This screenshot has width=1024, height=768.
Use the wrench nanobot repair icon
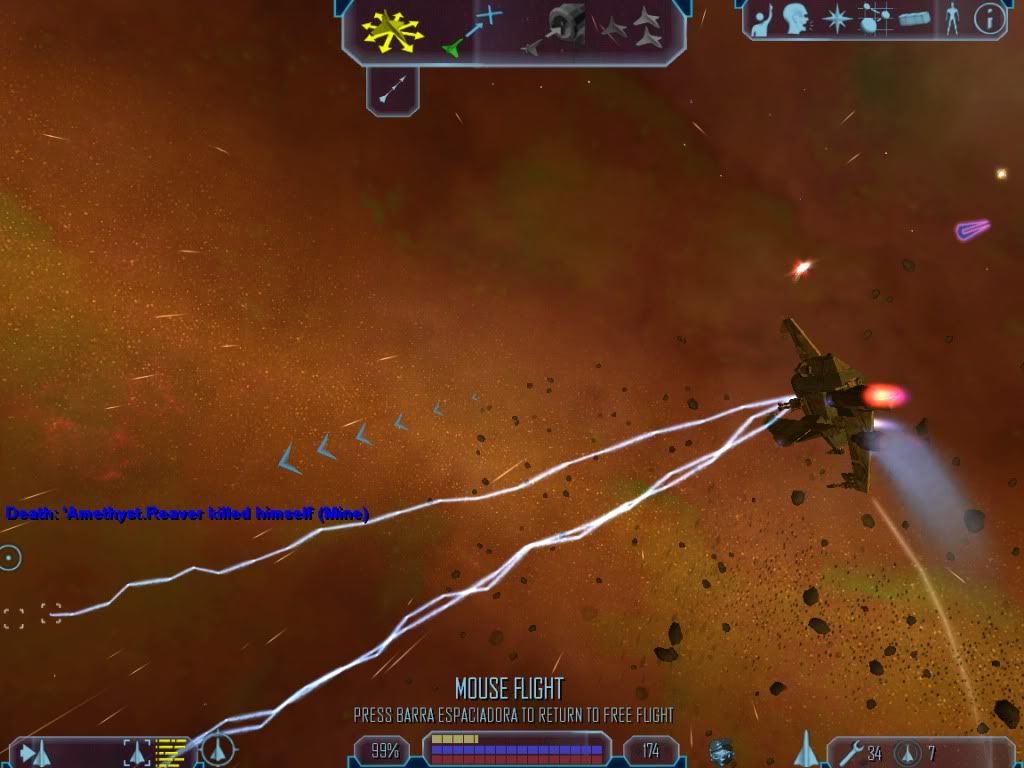[846, 752]
